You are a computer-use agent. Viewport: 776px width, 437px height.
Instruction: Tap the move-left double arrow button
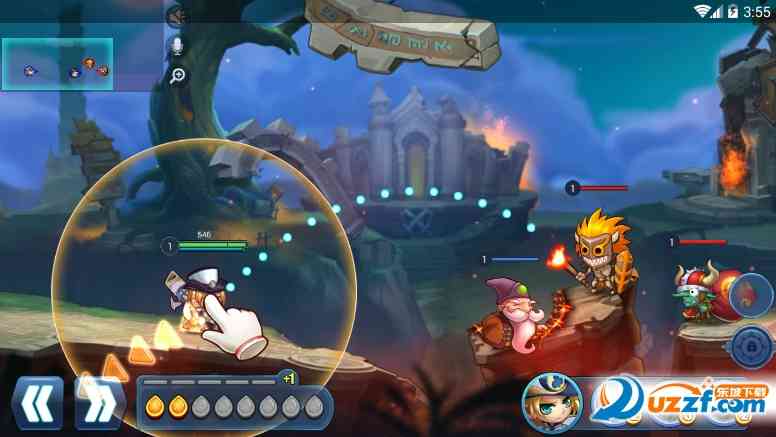[x=37, y=403]
